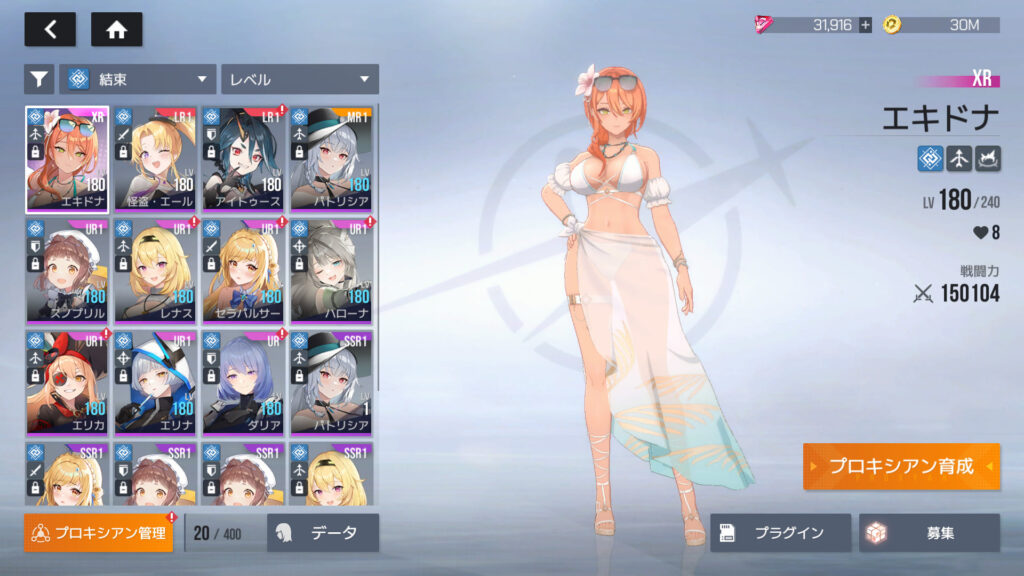Open the funnel filter options
Image resolution: width=1024 pixels, height=576 pixels.
39,79
